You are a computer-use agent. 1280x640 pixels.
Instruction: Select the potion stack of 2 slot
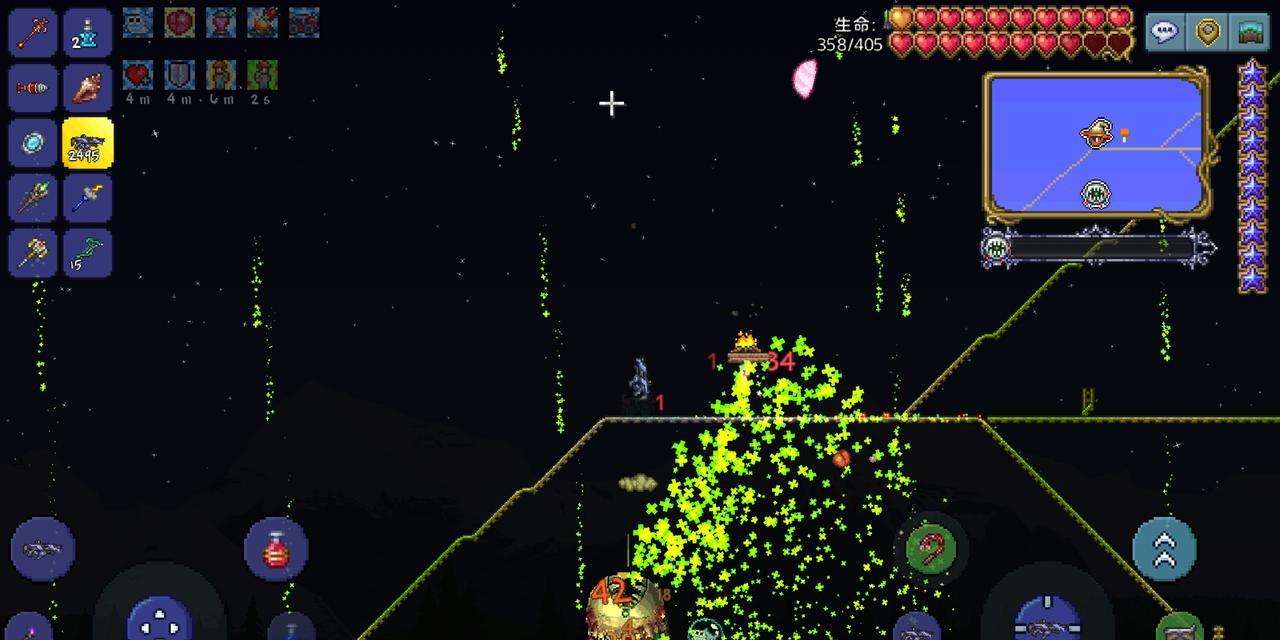click(88, 34)
